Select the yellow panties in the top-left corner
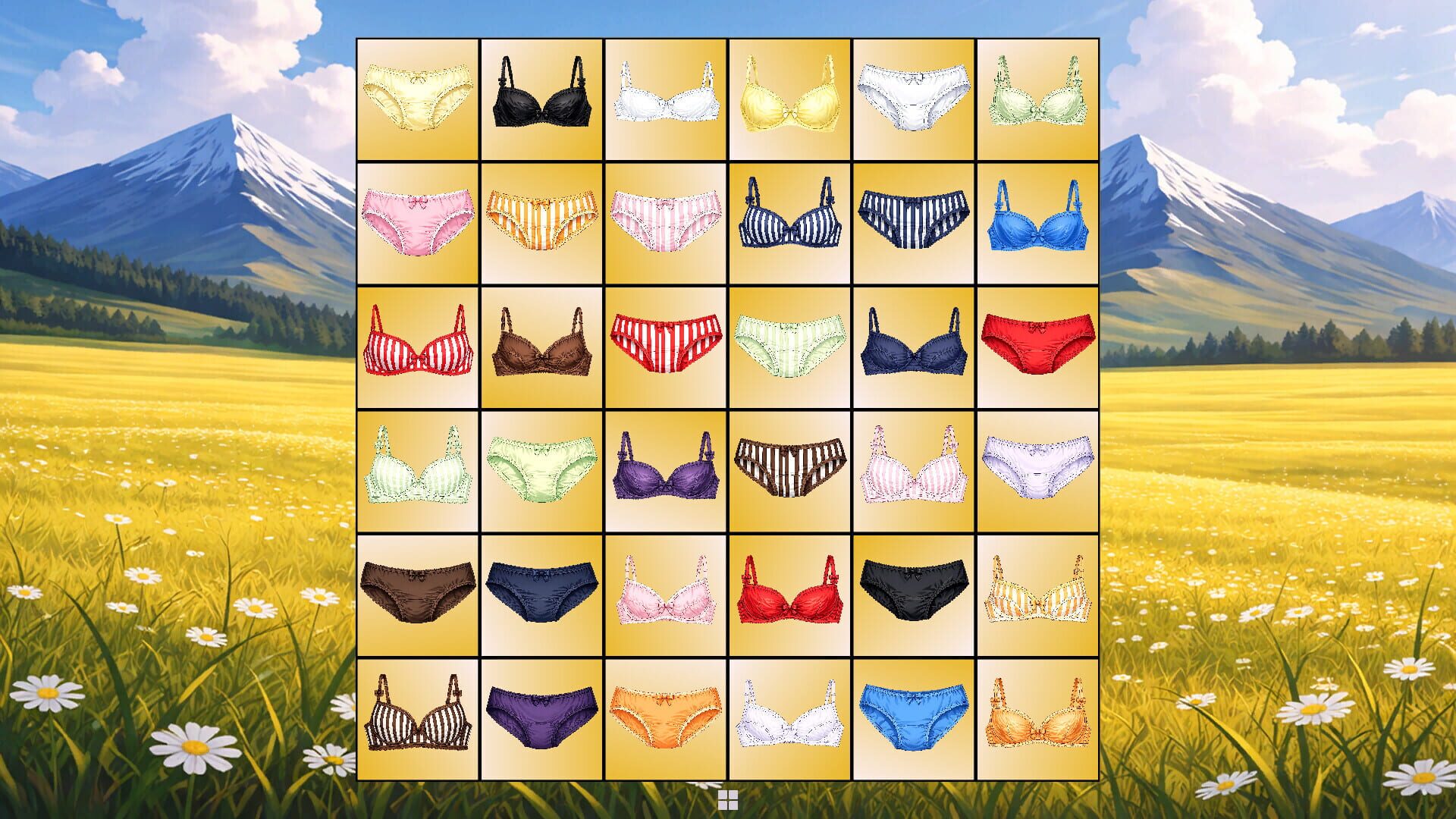Image resolution: width=1456 pixels, height=819 pixels. click(417, 99)
